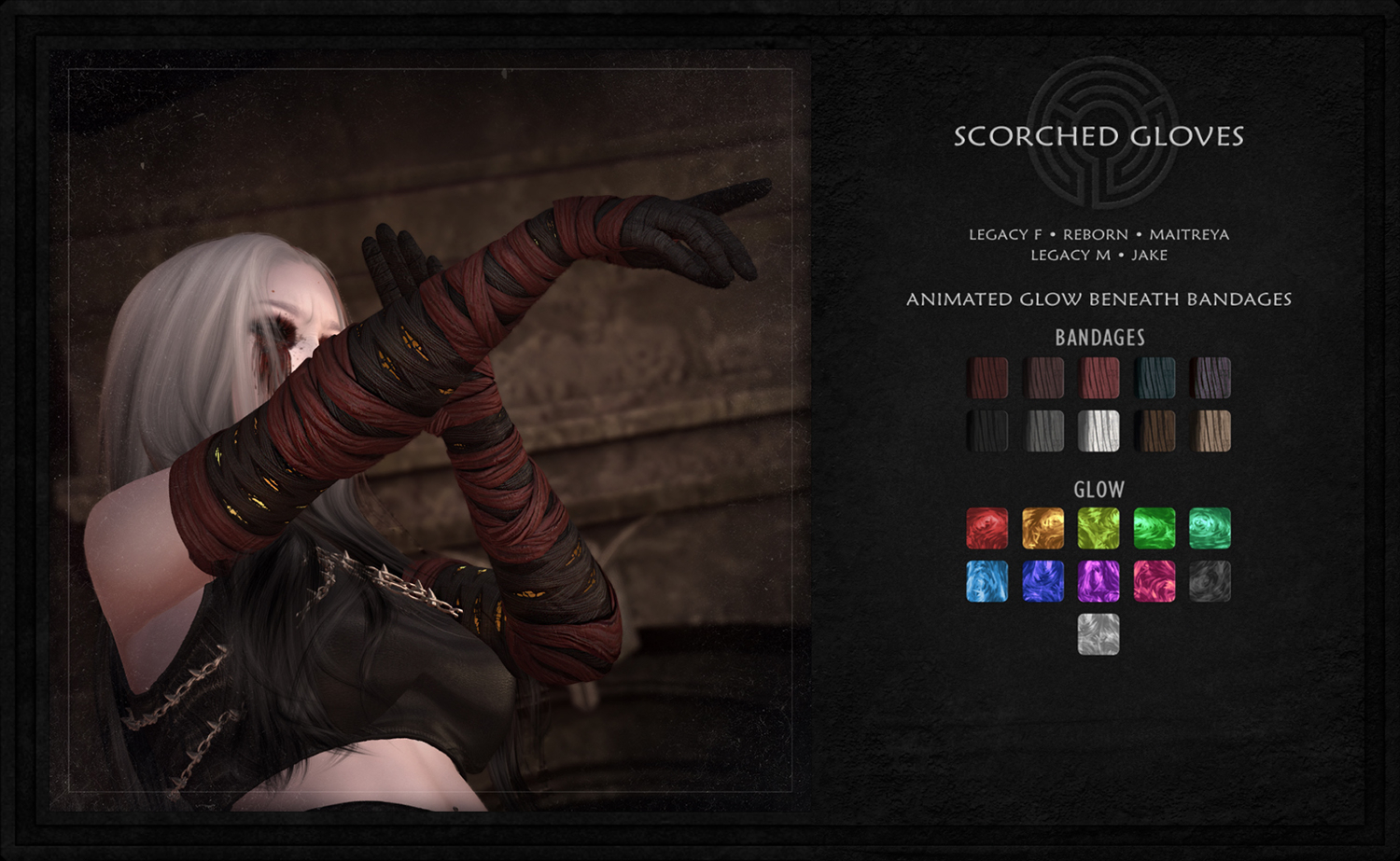Choose the dark charcoal glow swatch

coord(1211,581)
